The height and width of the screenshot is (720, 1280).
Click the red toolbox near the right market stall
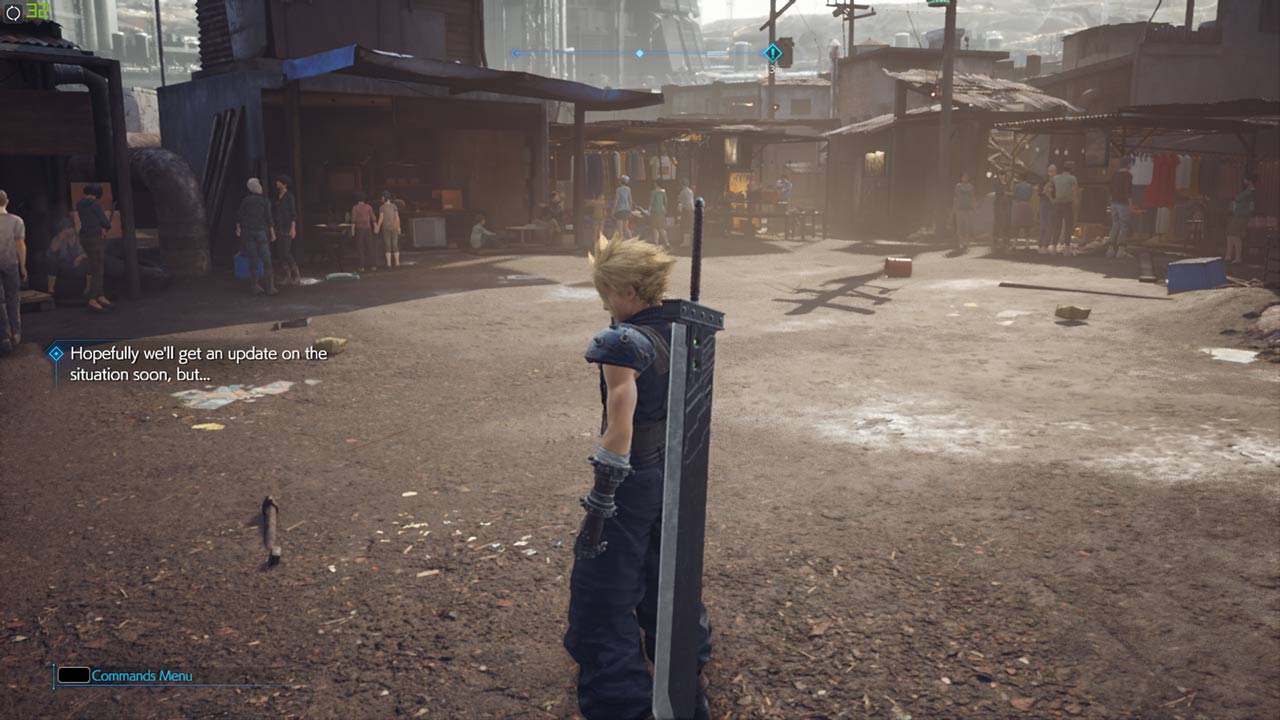pos(898,267)
